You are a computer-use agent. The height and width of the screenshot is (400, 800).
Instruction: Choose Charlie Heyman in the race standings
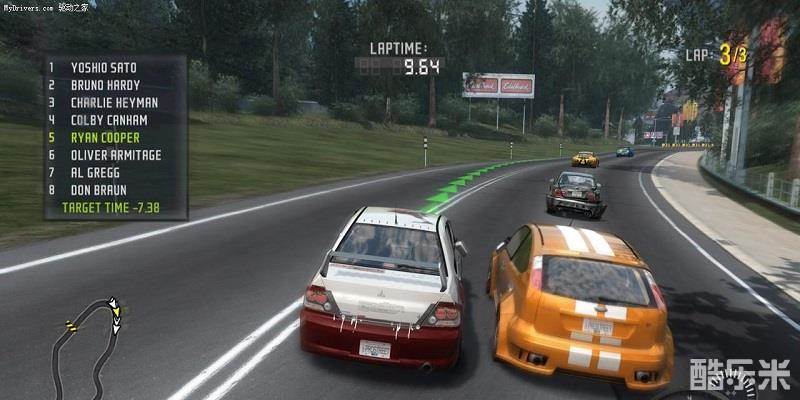coord(114,102)
